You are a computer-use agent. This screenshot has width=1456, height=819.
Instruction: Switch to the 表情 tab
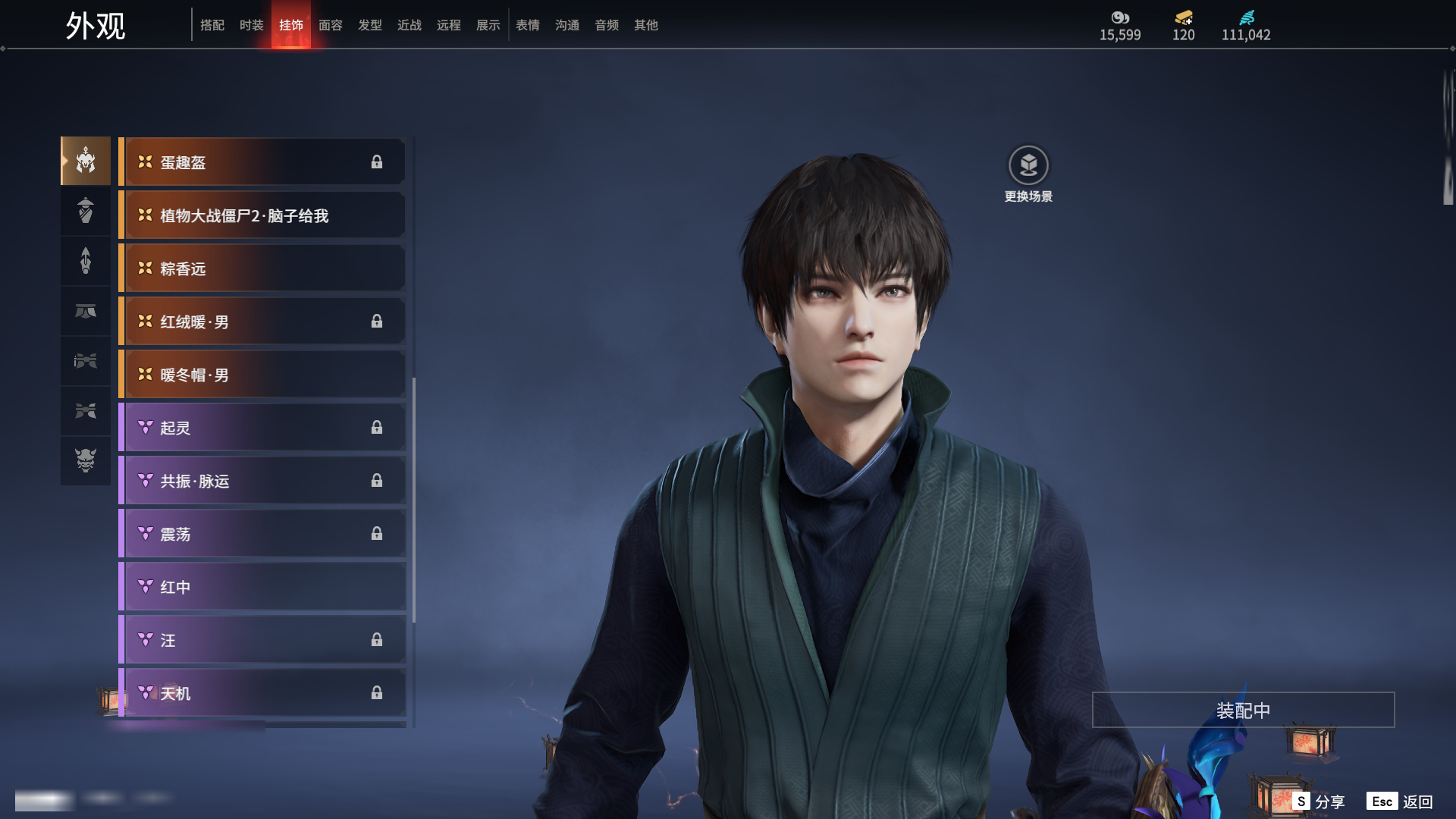coord(528,25)
